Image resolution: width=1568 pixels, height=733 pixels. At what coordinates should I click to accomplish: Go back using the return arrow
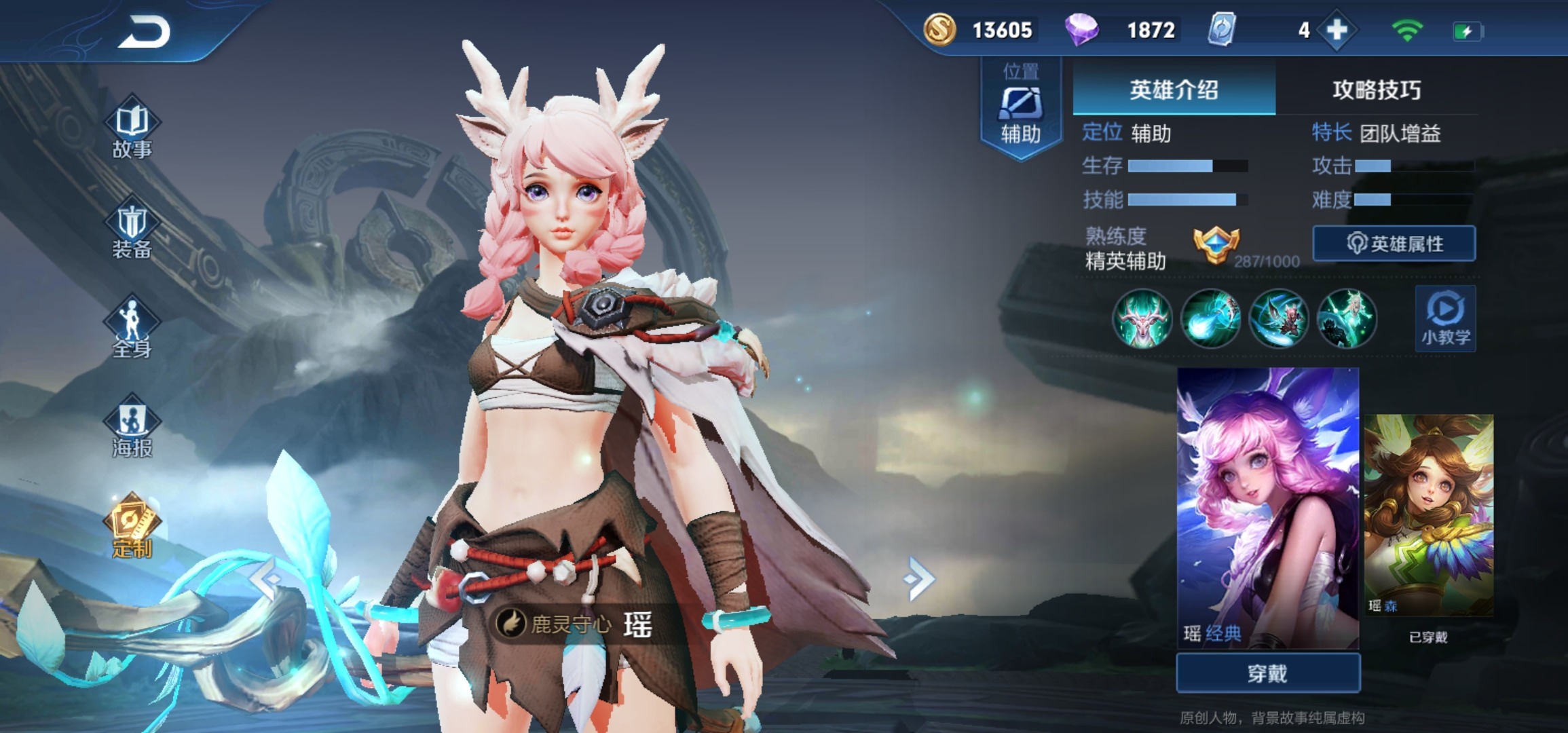(x=145, y=33)
